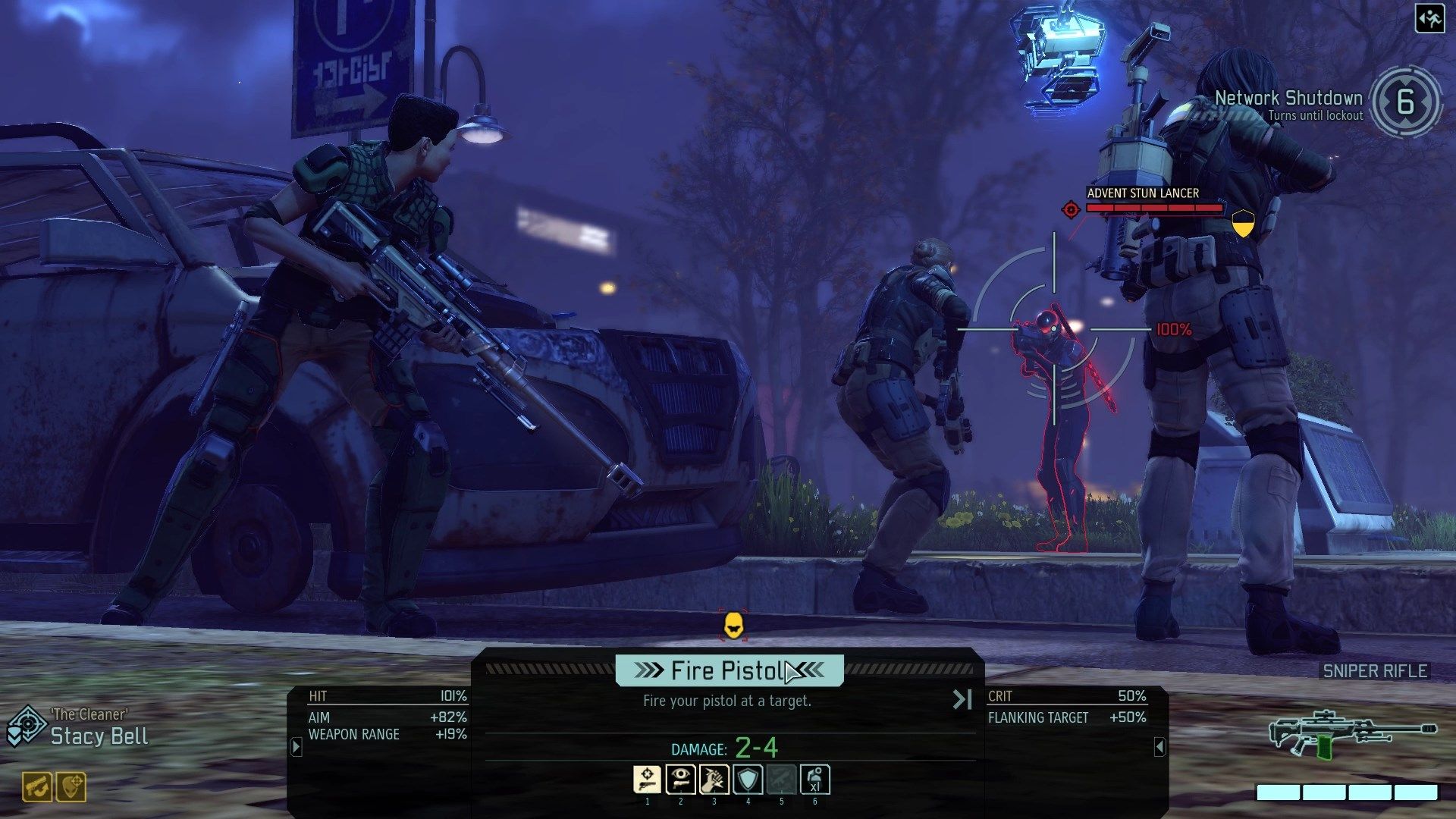Click the Network Shutdown objective tracker
The width and height of the screenshot is (1456, 819).
1327,103
